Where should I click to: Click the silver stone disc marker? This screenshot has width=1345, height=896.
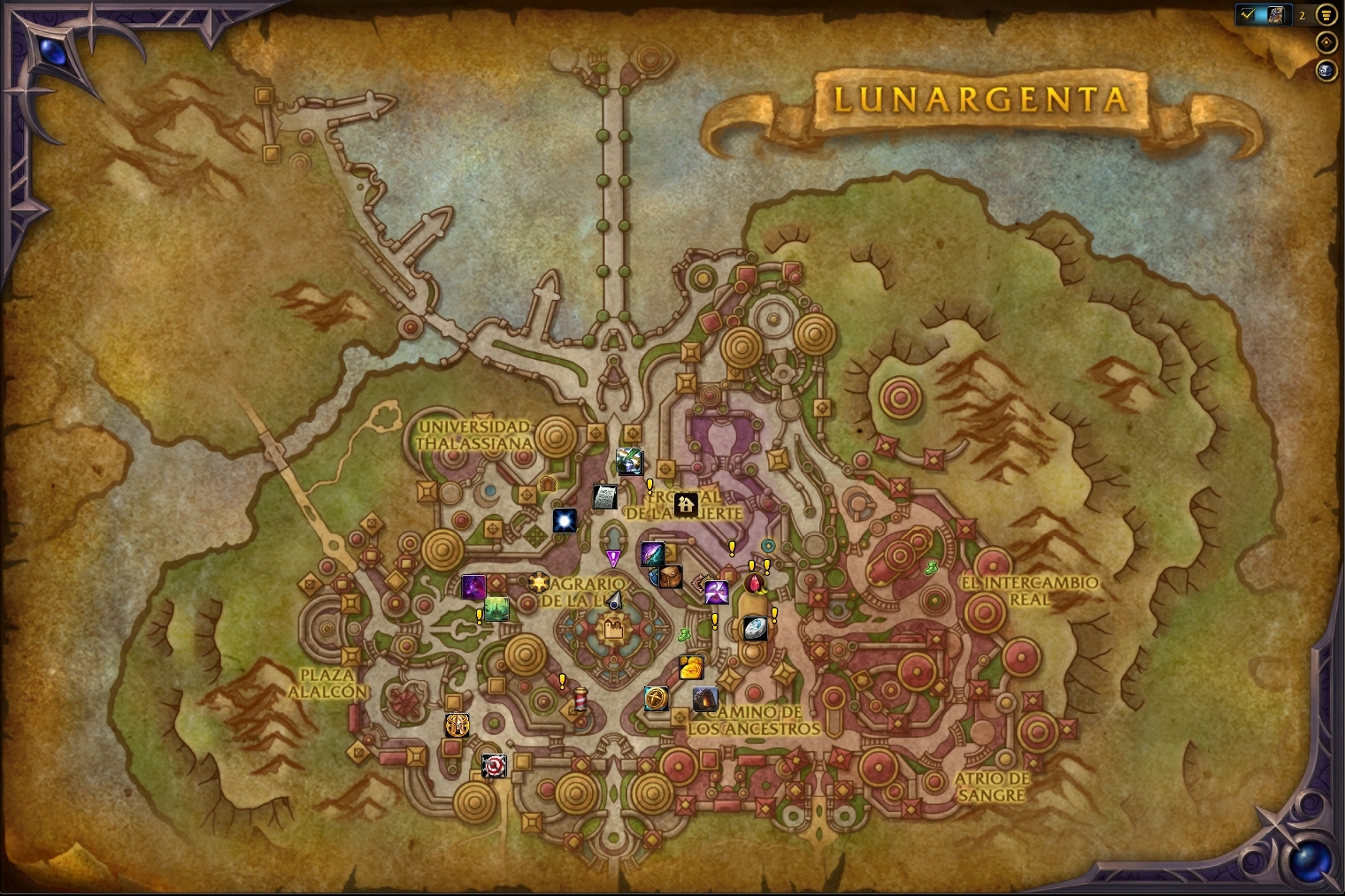tap(755, 628)
